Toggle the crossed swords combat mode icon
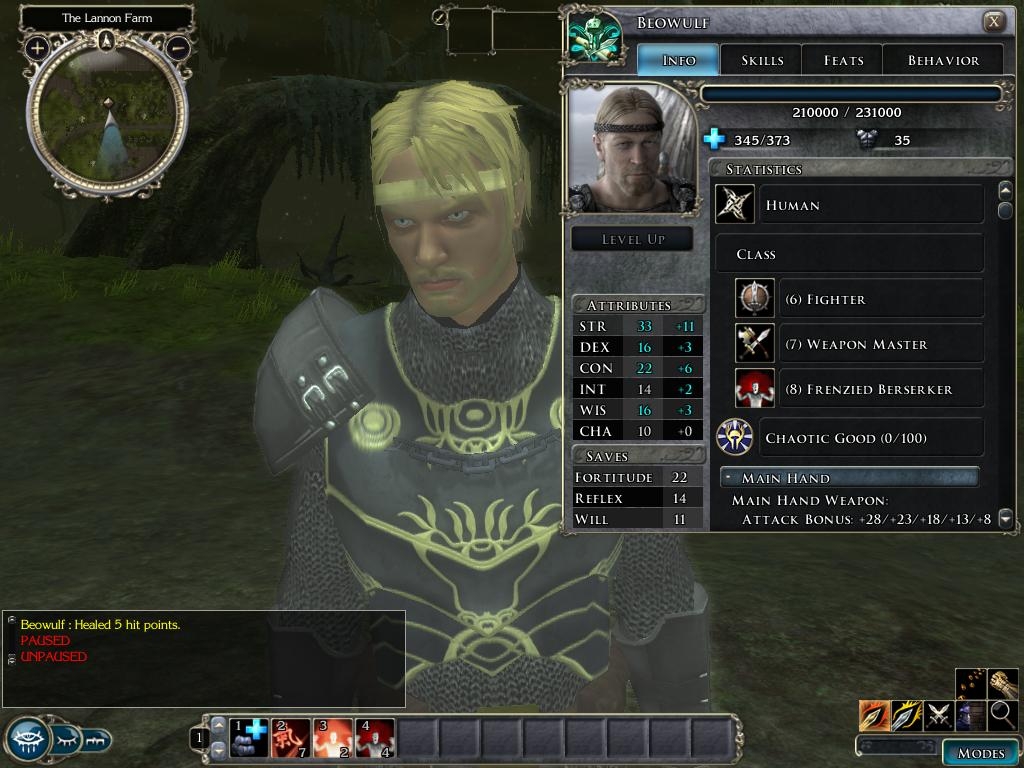This screenshot has width=1024, height=768. click(x=939, y=715)
